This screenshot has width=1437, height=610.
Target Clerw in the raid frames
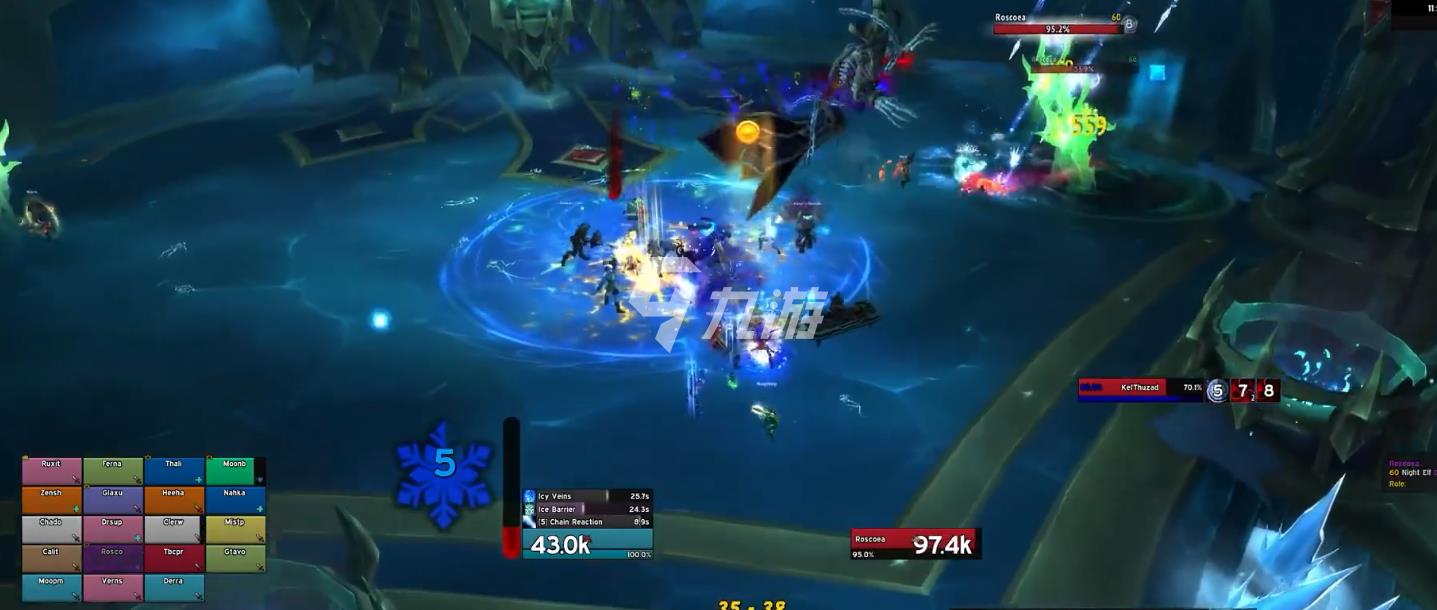coord(174,529)
